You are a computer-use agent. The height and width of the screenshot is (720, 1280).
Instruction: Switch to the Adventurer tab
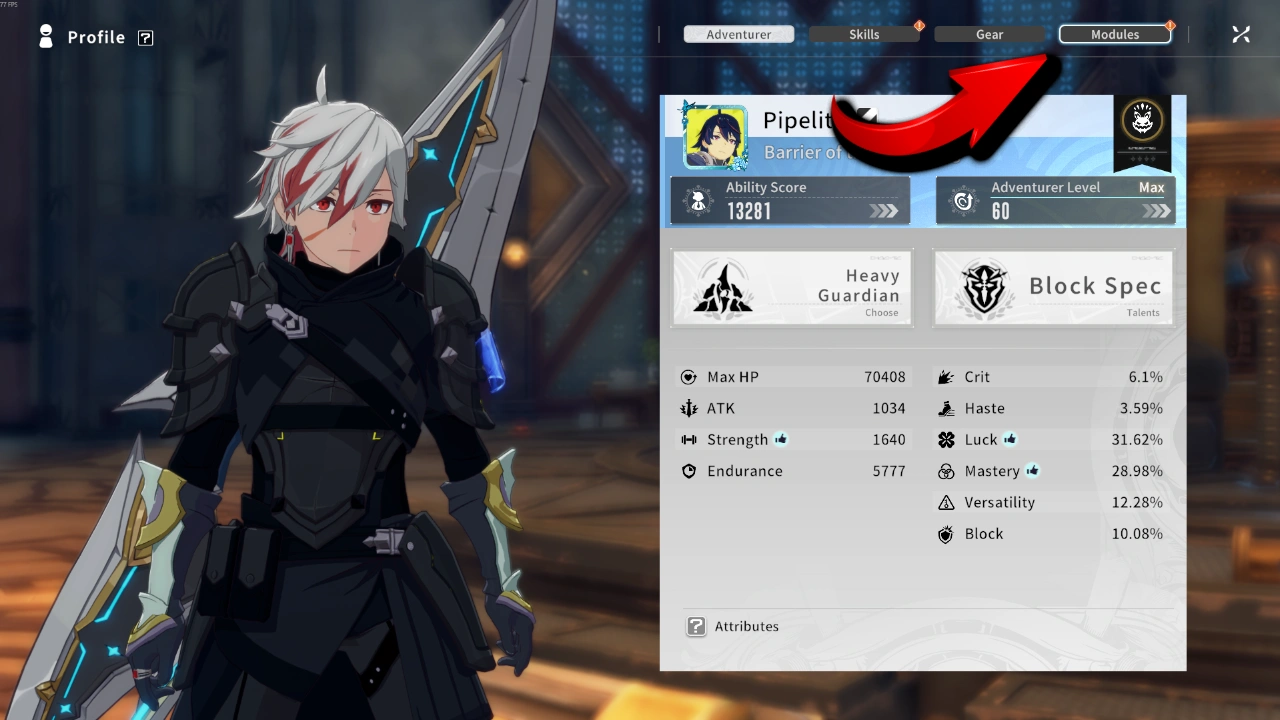click(738, 34)
